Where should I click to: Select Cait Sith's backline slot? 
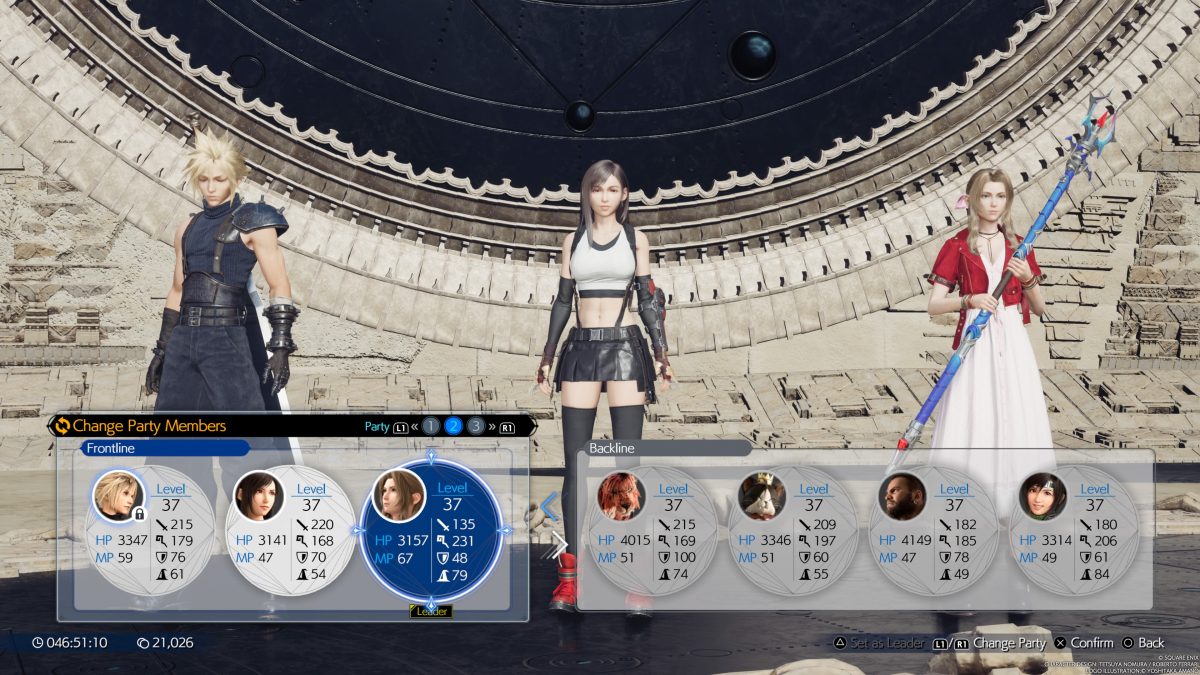point(794,530)
